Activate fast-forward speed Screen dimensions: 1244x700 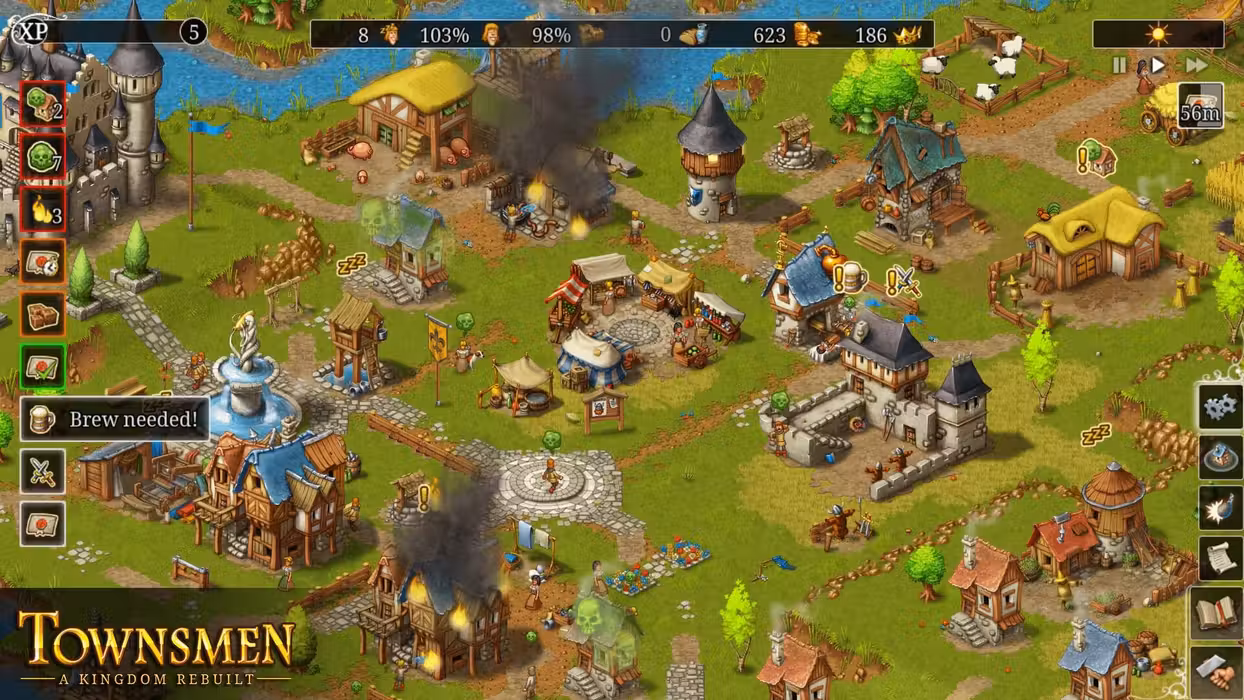[1196, 66]
